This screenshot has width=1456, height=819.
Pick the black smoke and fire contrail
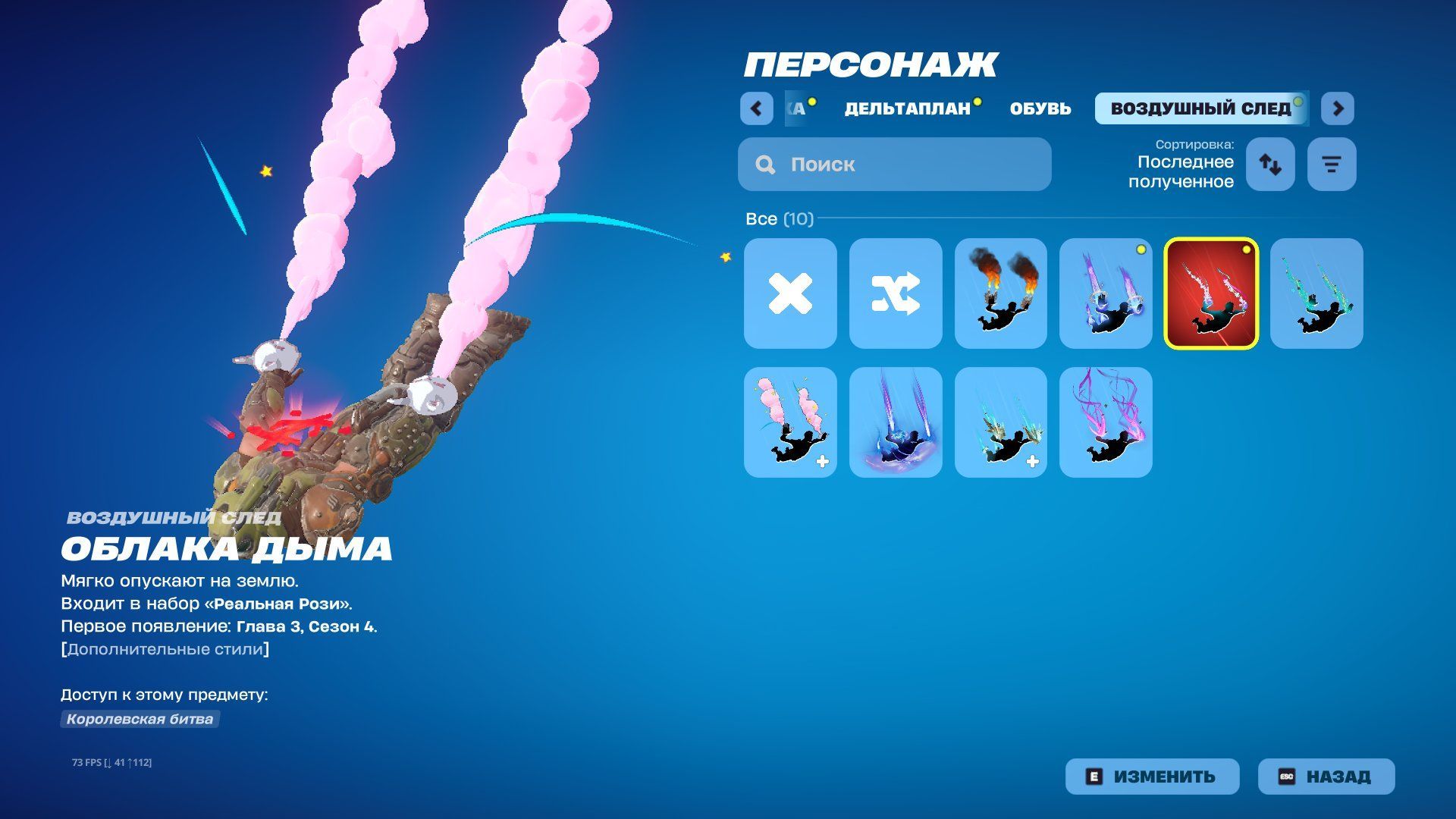click(x=1000, y=293)
